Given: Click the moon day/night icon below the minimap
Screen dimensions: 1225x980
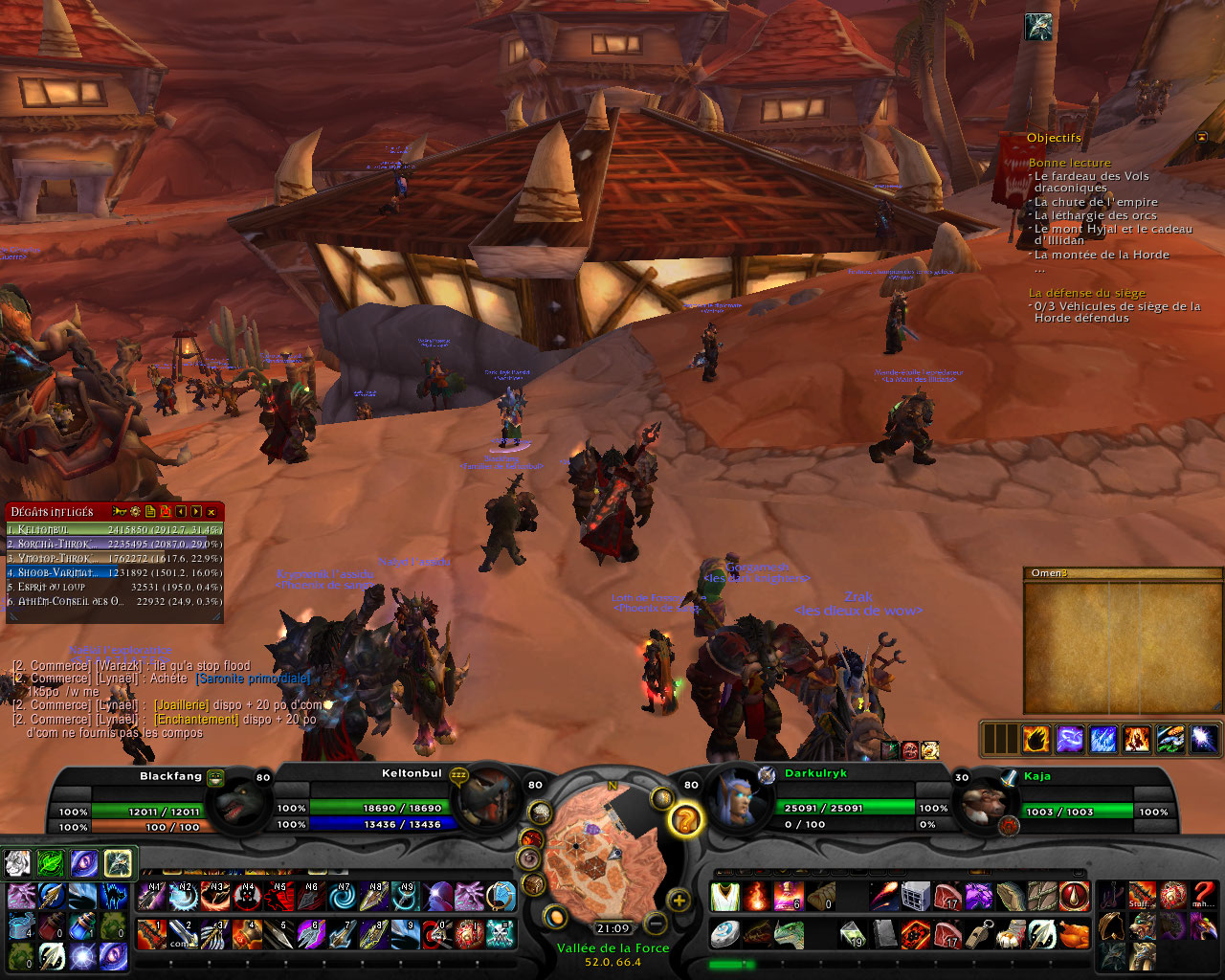Looking at the screenshot, I should pyautogui.click(x=556, y=919).
